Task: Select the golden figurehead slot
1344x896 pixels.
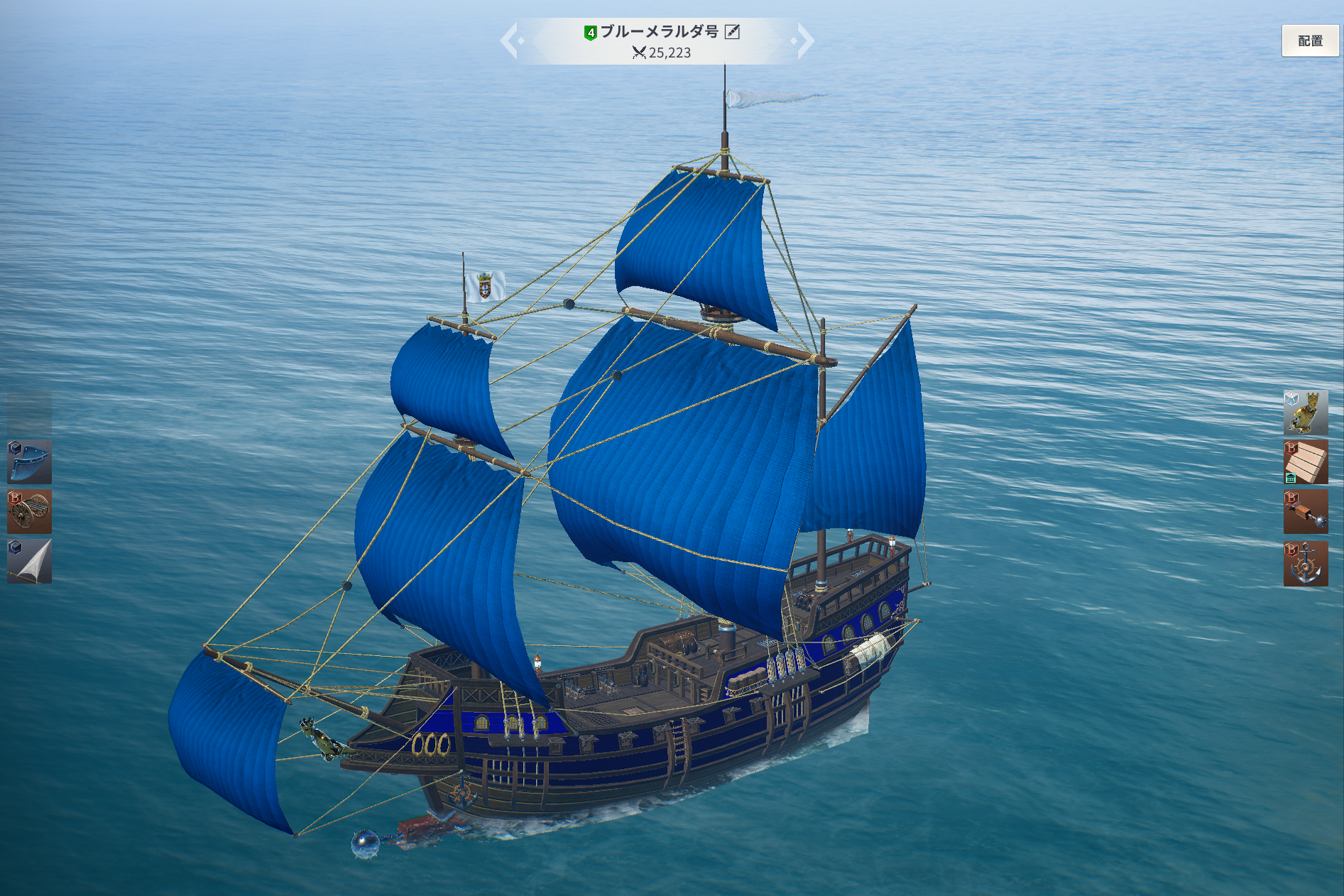Action: [x=1306, y=413]
